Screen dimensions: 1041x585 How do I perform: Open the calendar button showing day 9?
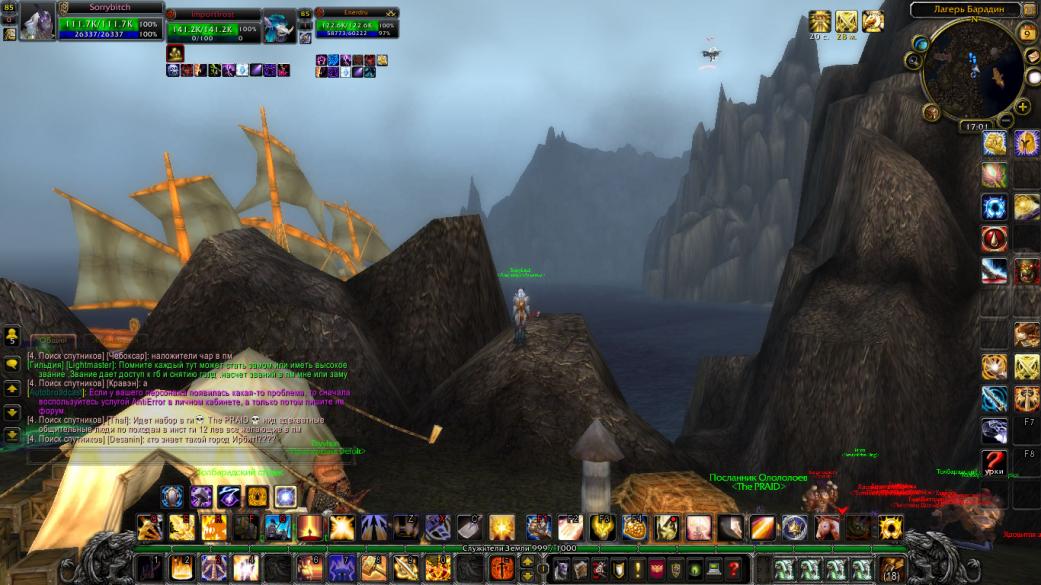click(1028, 33)
